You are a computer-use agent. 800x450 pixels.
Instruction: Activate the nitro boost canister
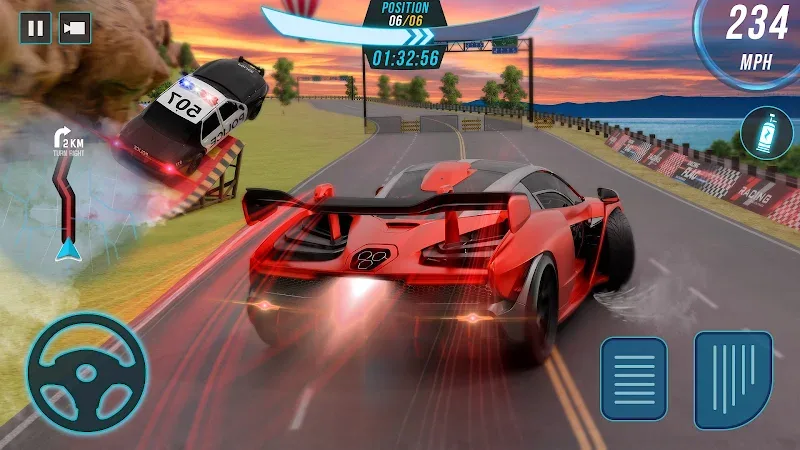tap(766, 134)
